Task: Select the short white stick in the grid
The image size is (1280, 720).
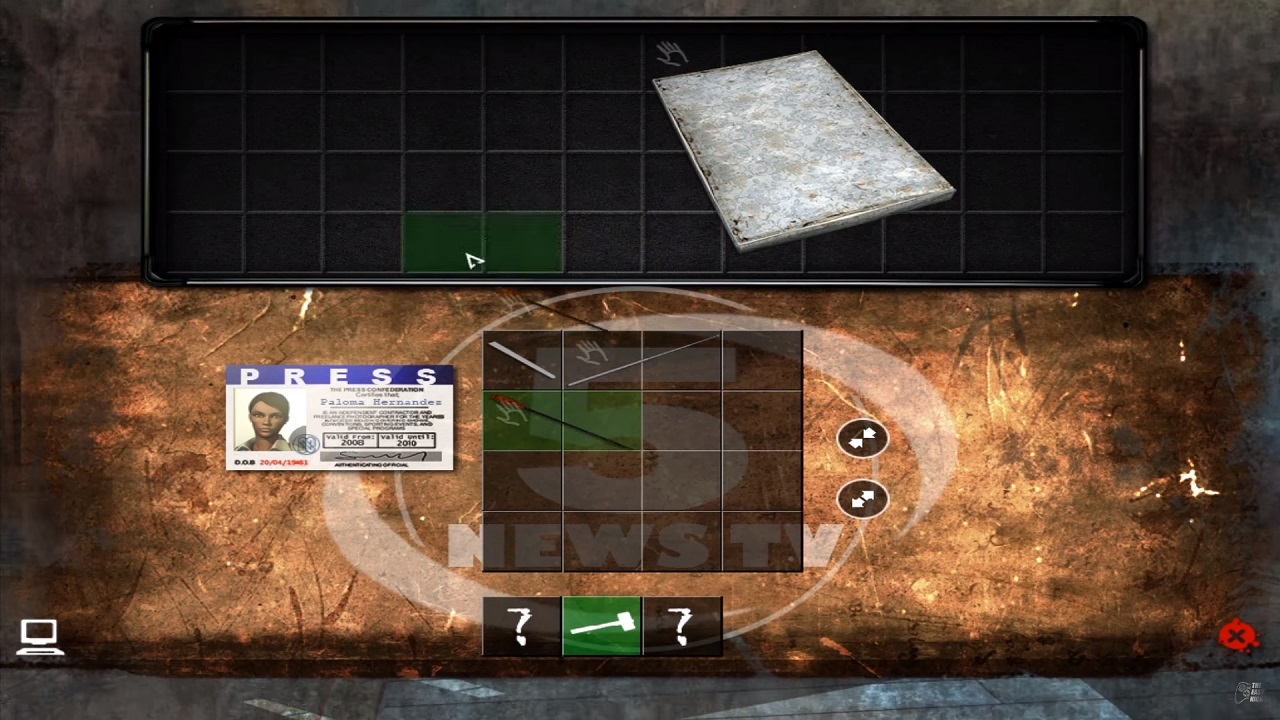Action: pyautogui.click(x=522, y=360)
